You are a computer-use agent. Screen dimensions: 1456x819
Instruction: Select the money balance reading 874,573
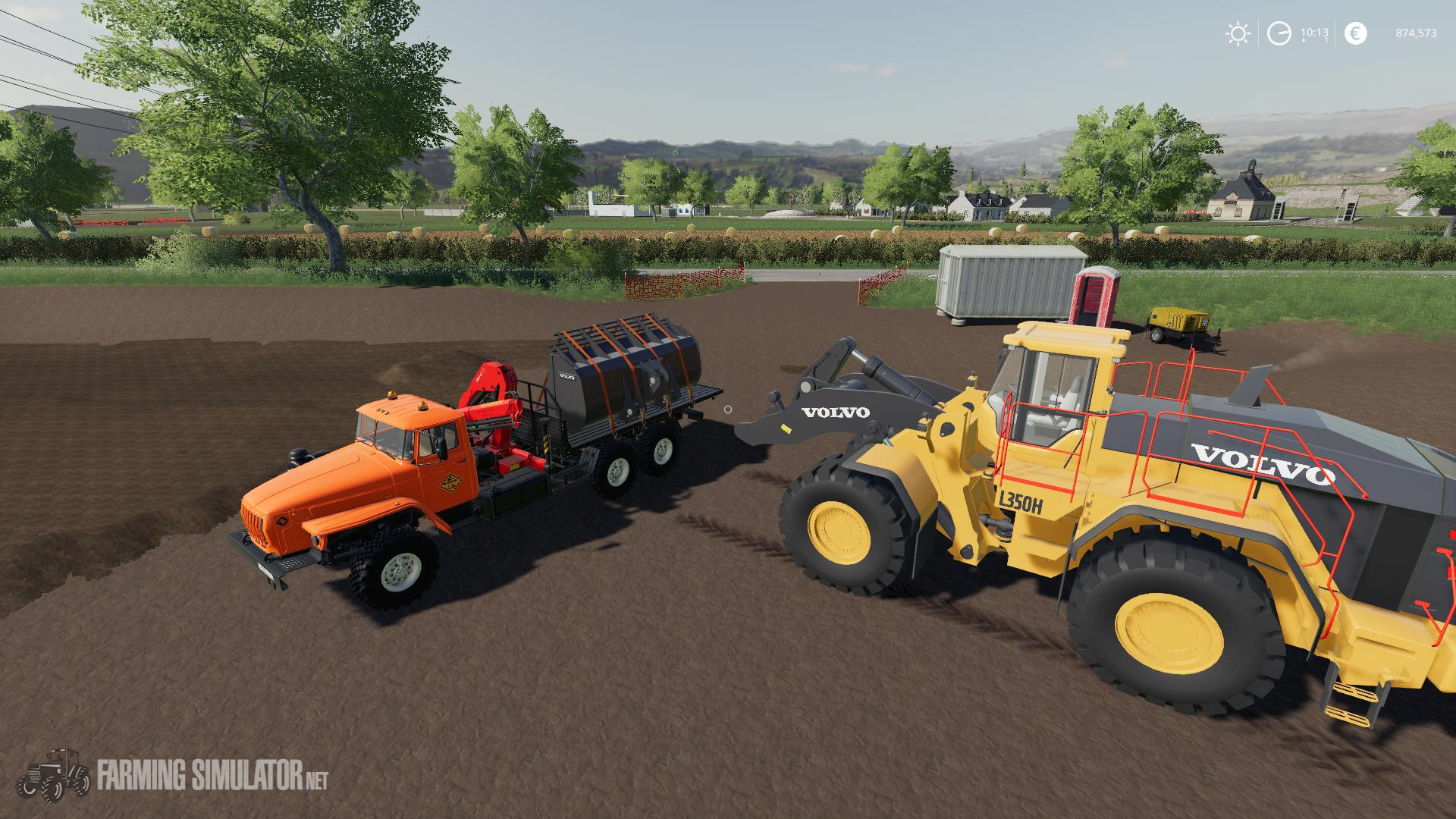point(1414,33)
